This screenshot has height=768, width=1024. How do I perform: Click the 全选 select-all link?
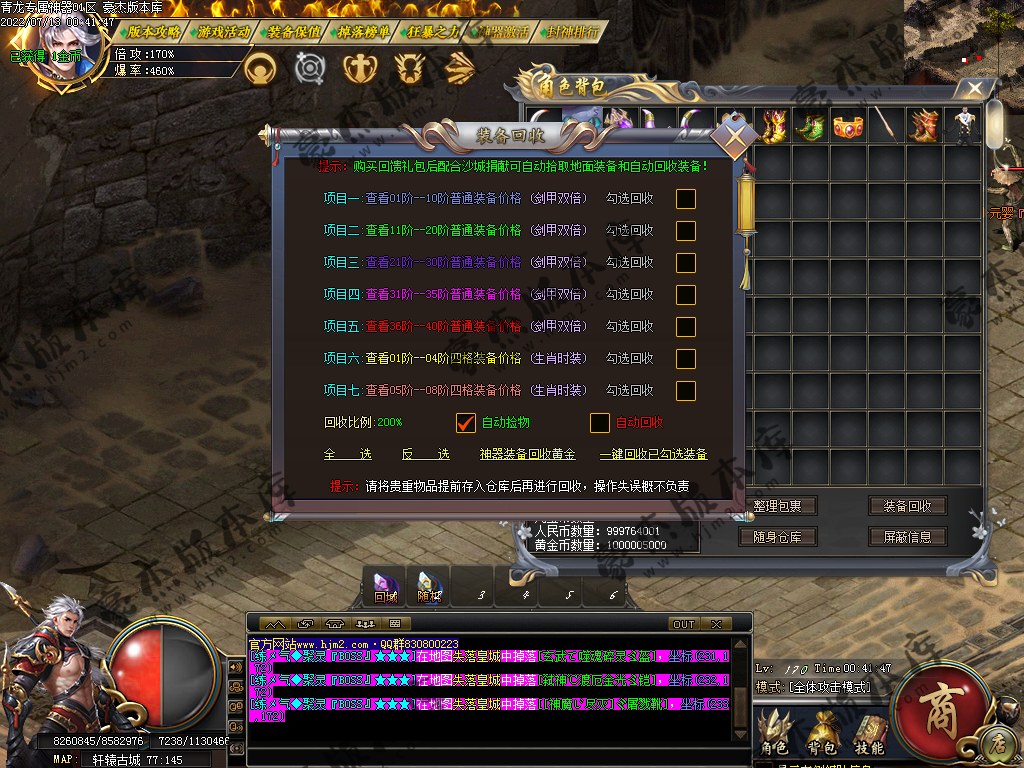(347, 454)
